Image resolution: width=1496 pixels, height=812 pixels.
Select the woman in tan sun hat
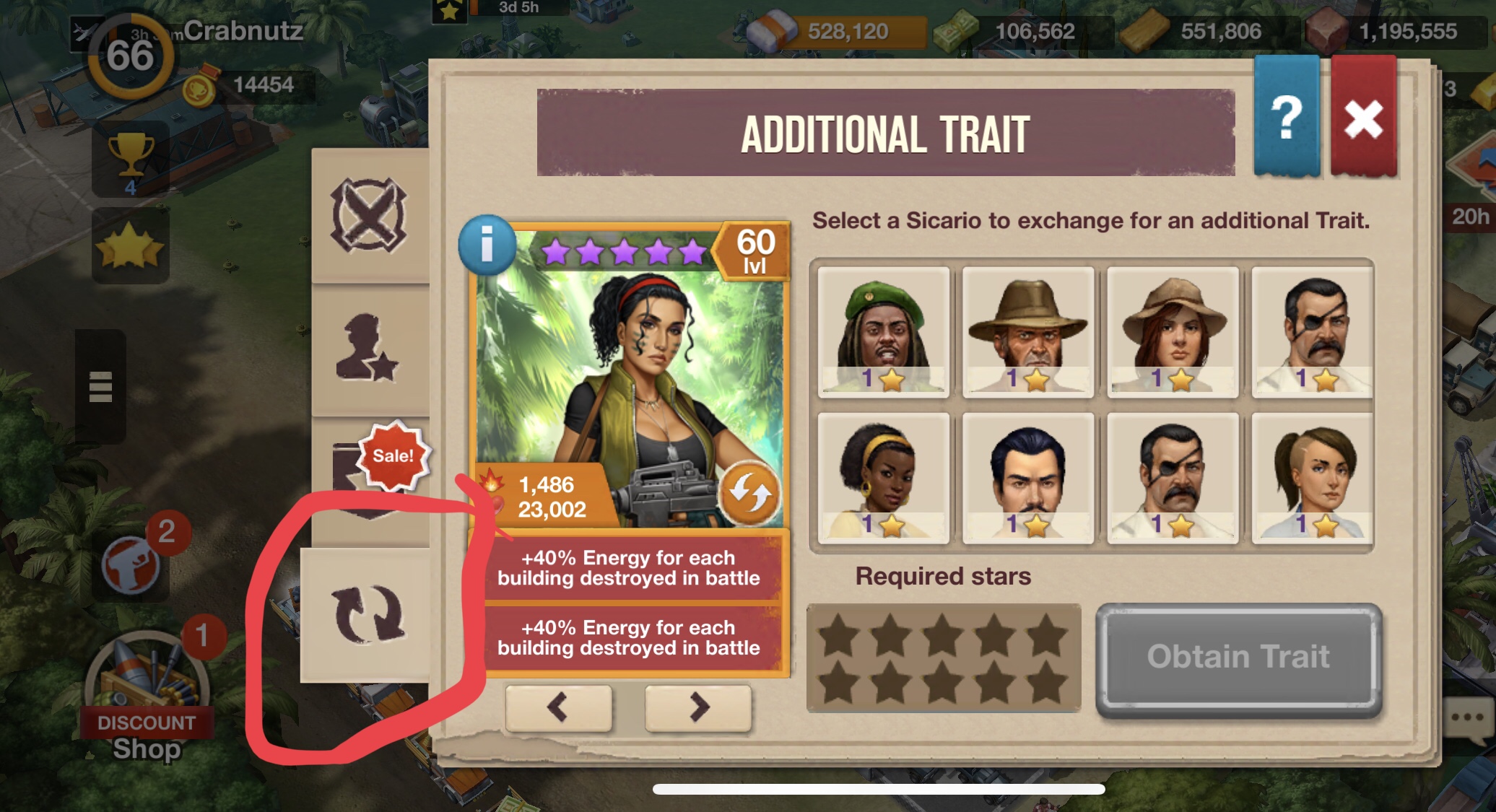point(1173,332)
